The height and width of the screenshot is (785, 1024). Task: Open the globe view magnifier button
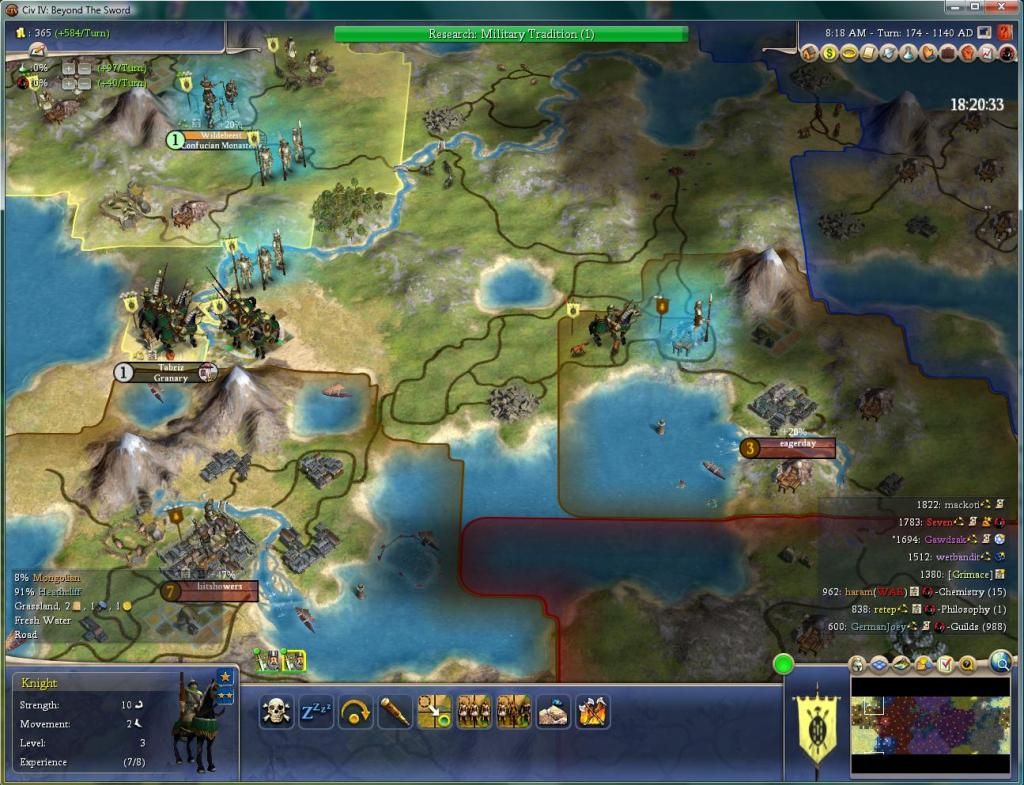999,661
